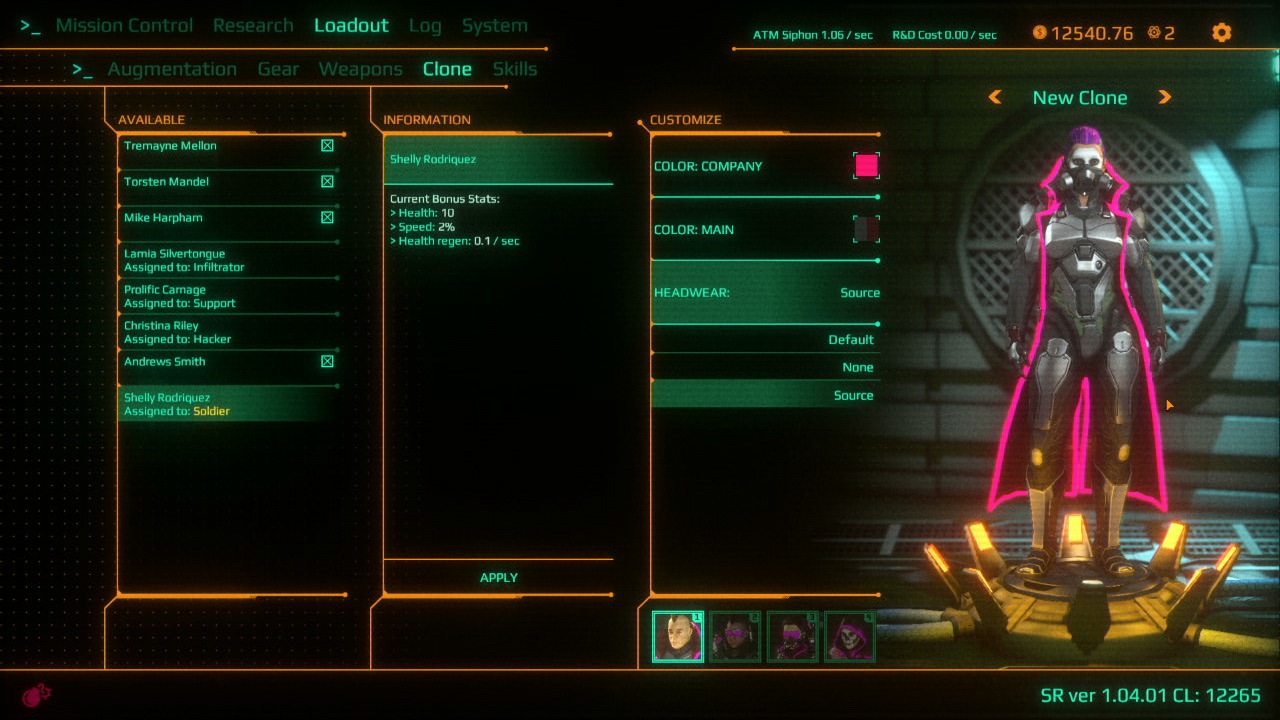Uncheck Andrews Smith's checkbox
The width and height of the screenshot is (1280, 720).
327,361
